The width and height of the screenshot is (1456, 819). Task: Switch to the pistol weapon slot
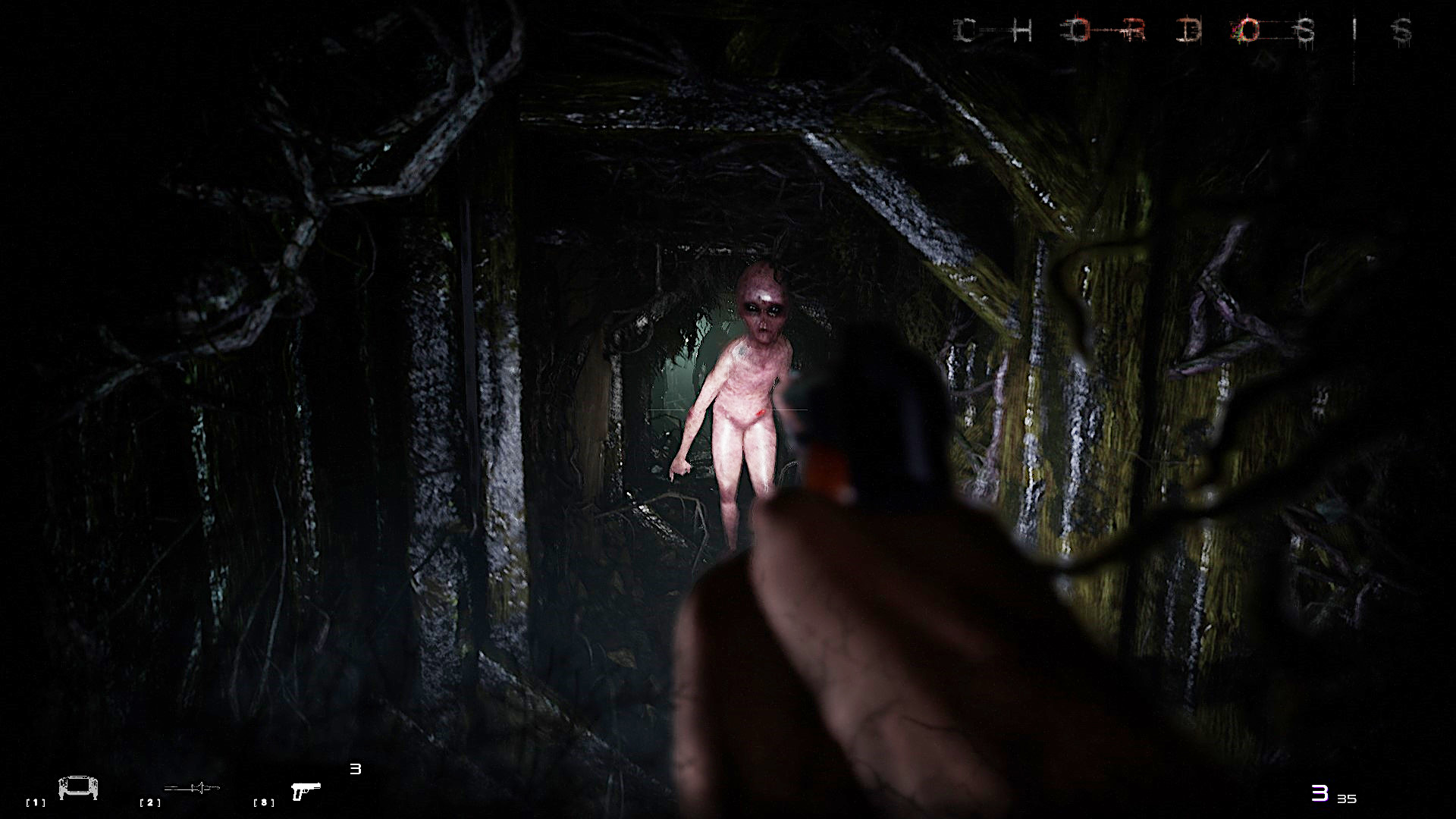(306, 790)
